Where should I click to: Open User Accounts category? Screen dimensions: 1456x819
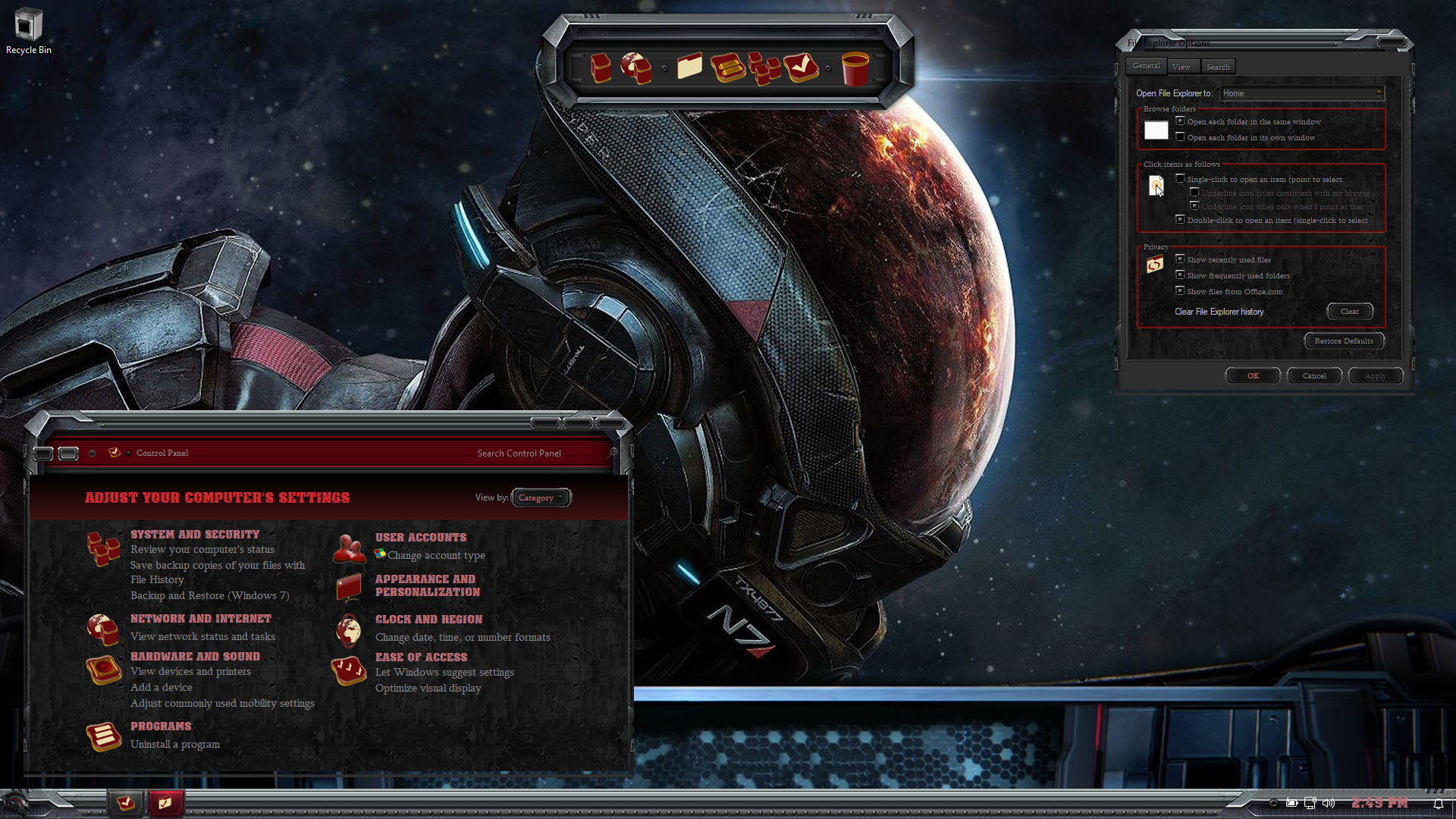(421, 538)
